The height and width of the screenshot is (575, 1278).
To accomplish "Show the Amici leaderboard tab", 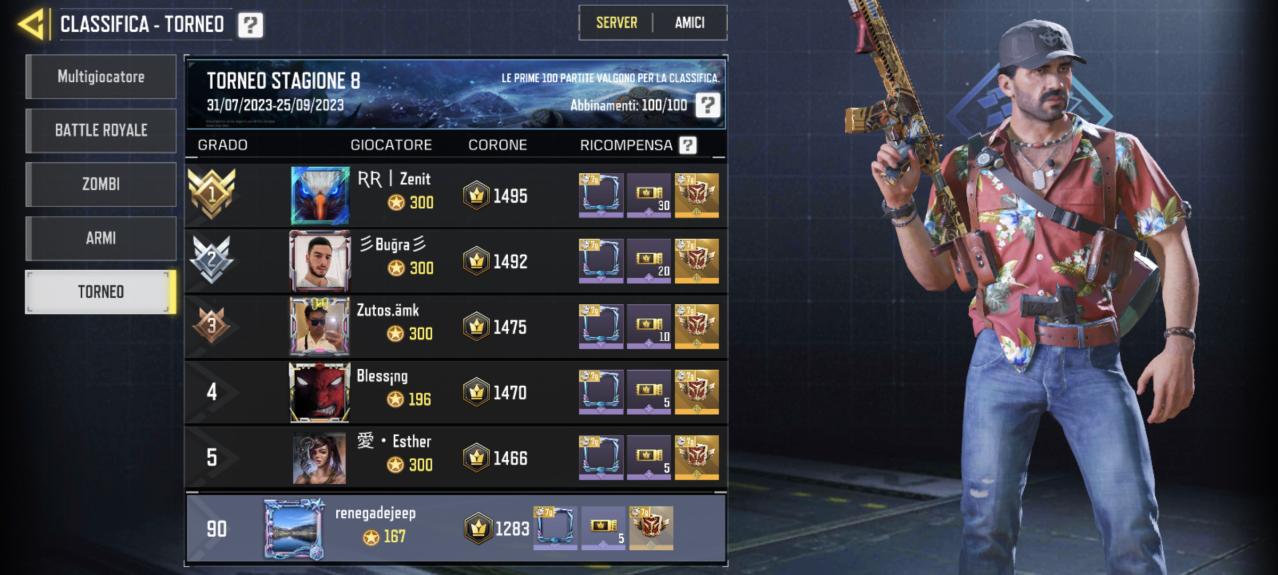I will [x=689, y=23].
